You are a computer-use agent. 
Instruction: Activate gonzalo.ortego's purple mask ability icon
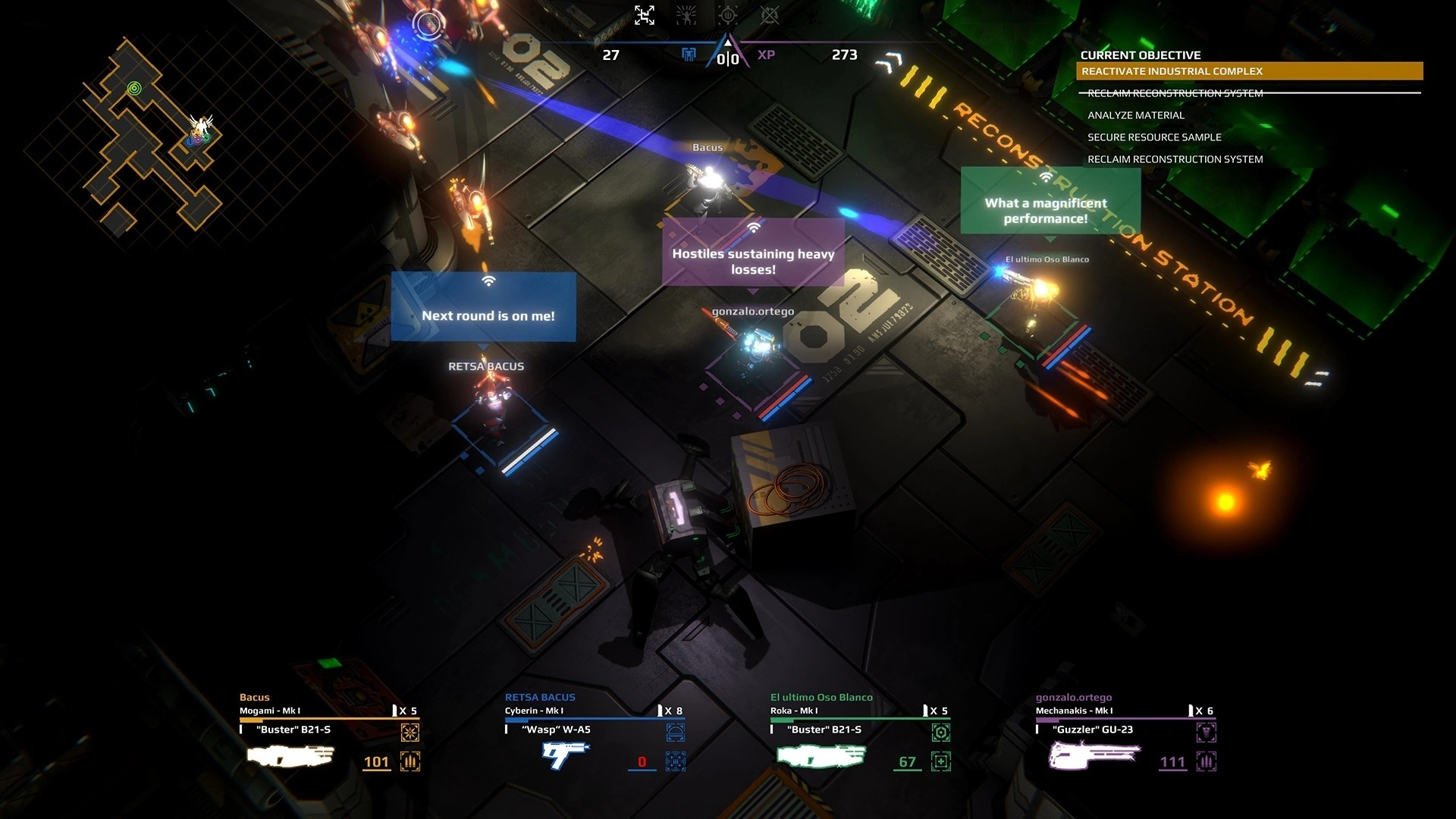coord(1207,733)
